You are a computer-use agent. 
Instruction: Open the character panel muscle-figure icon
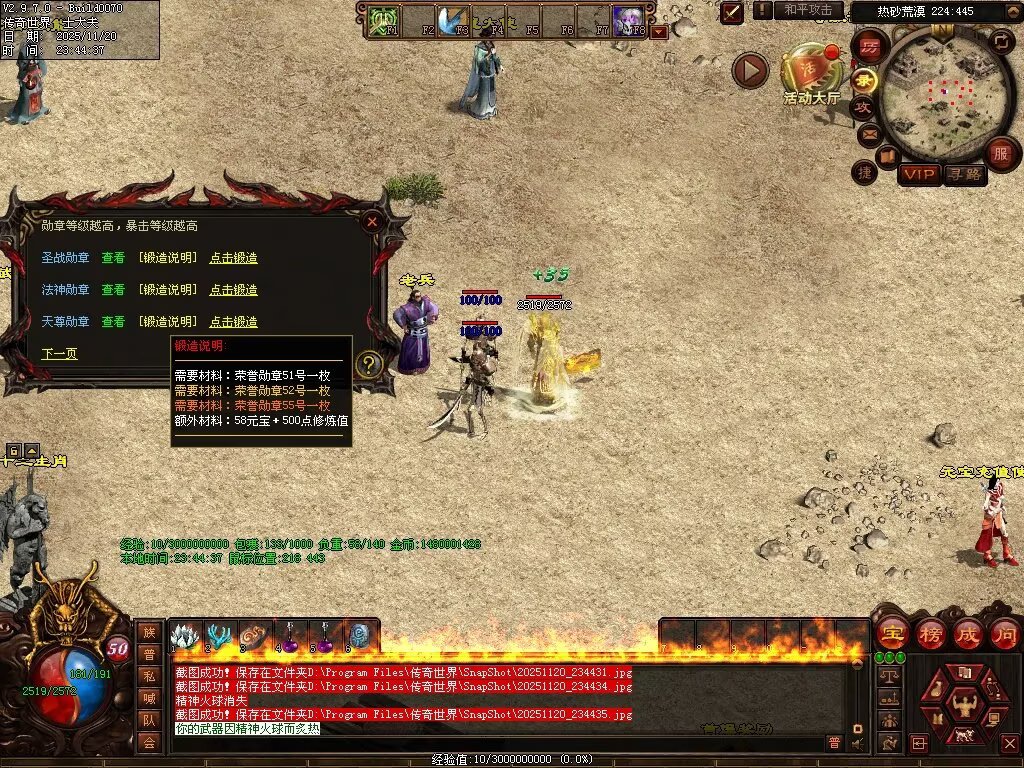click(x=963, y=706)
